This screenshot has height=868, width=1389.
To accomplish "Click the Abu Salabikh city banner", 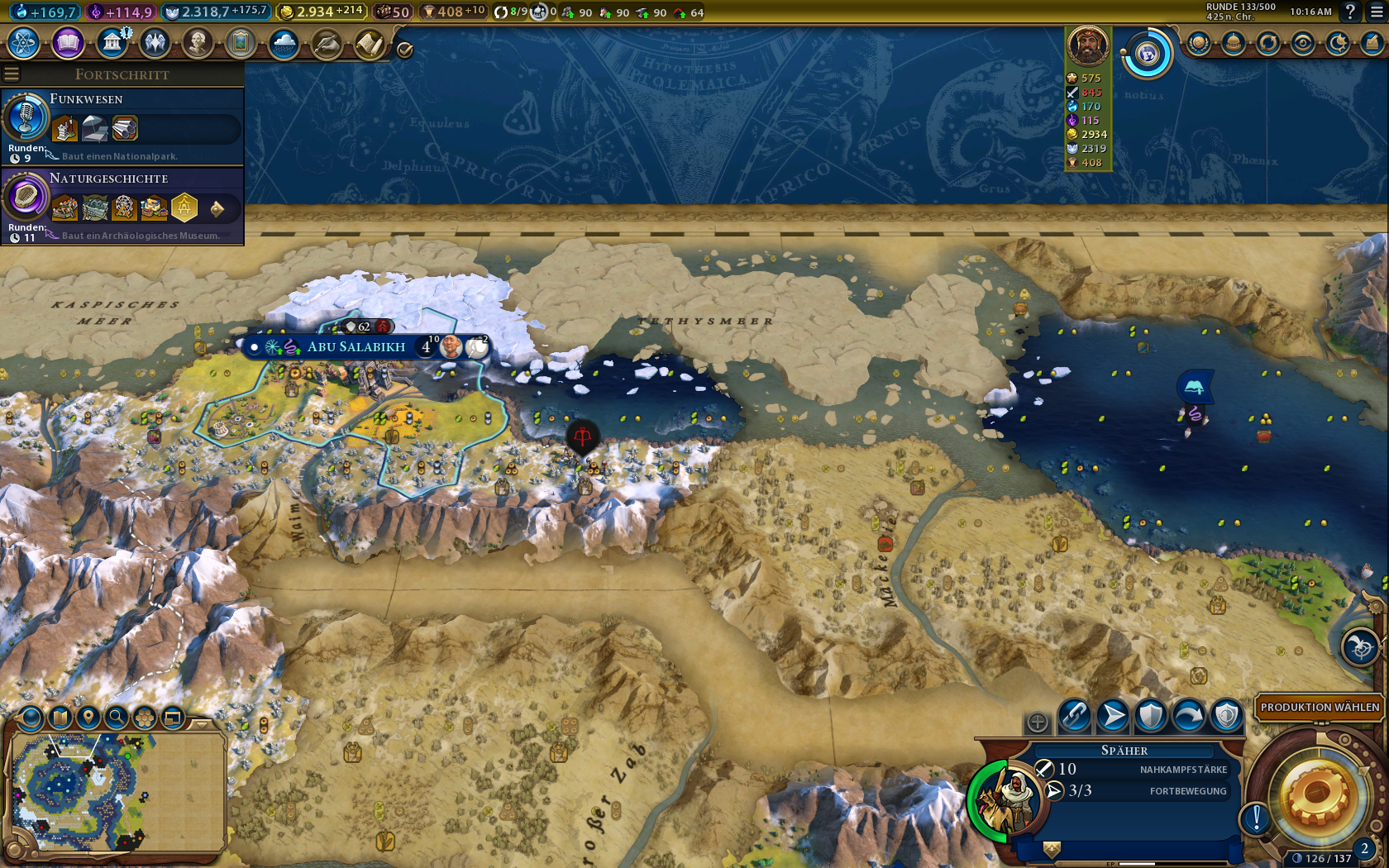I will click(356, 347).
